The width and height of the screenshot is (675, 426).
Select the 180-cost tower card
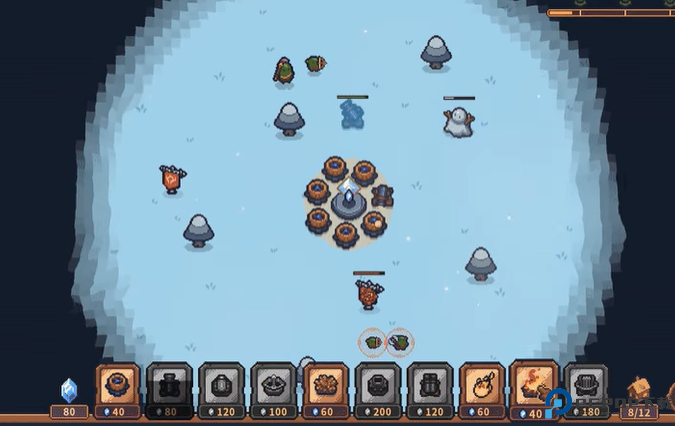(586, 389)
